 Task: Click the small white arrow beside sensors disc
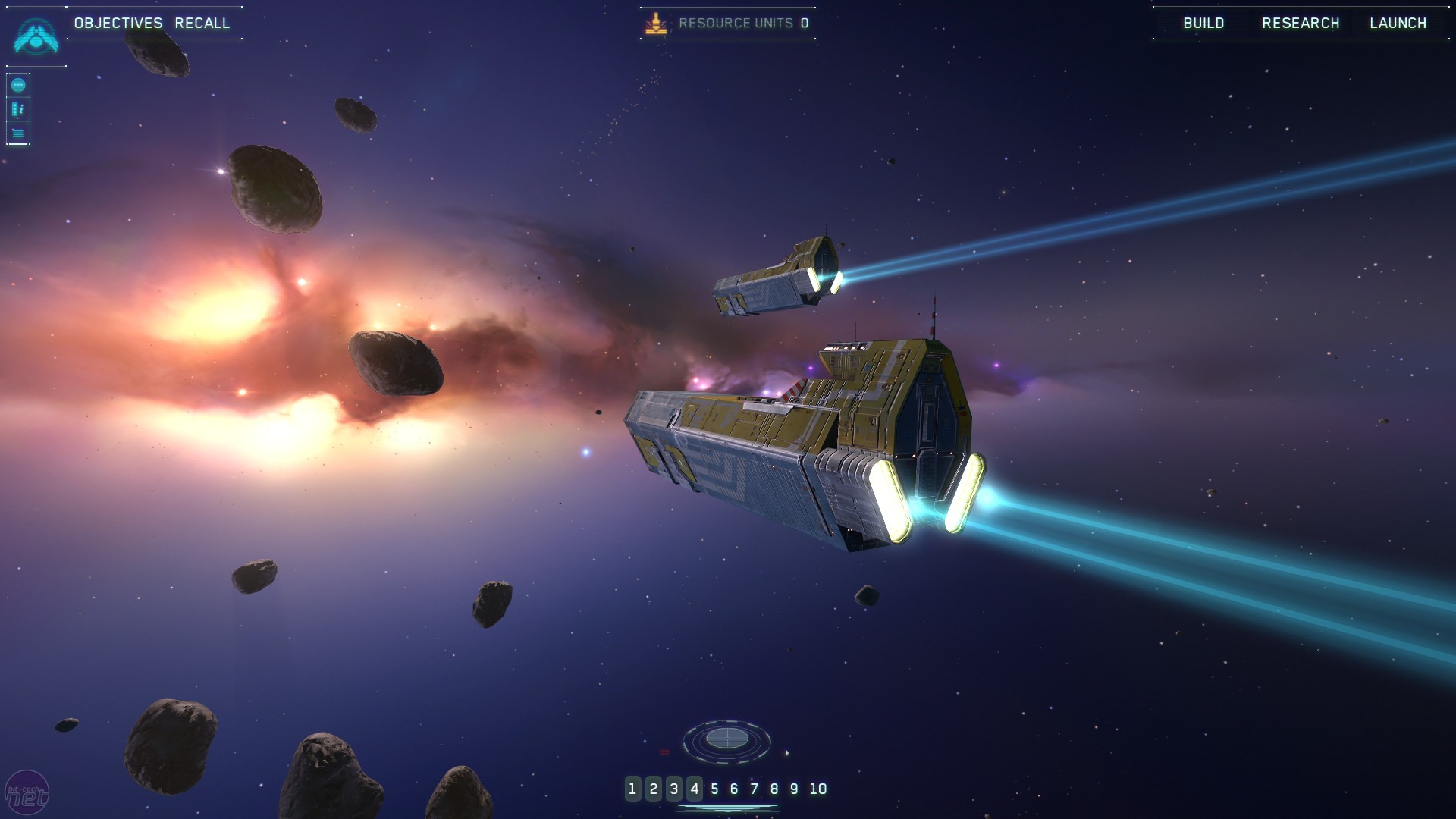[x=787, y=753]
